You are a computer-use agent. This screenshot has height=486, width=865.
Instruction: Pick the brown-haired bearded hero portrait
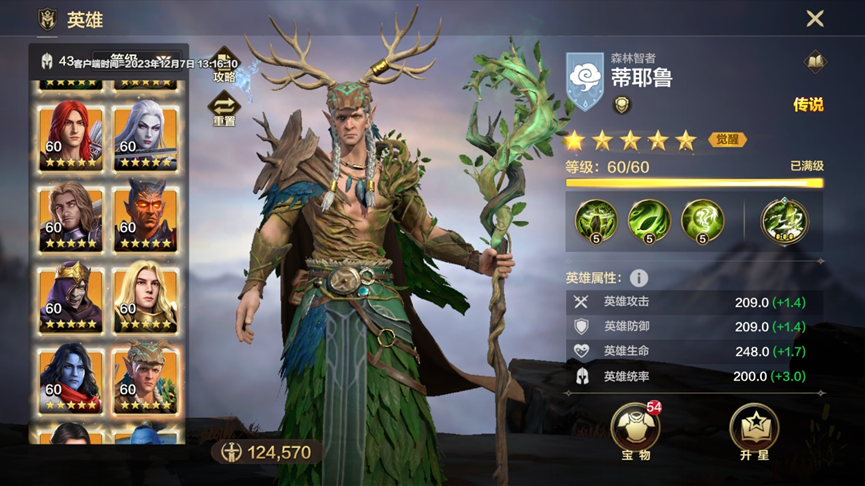[x=71, y=214]
